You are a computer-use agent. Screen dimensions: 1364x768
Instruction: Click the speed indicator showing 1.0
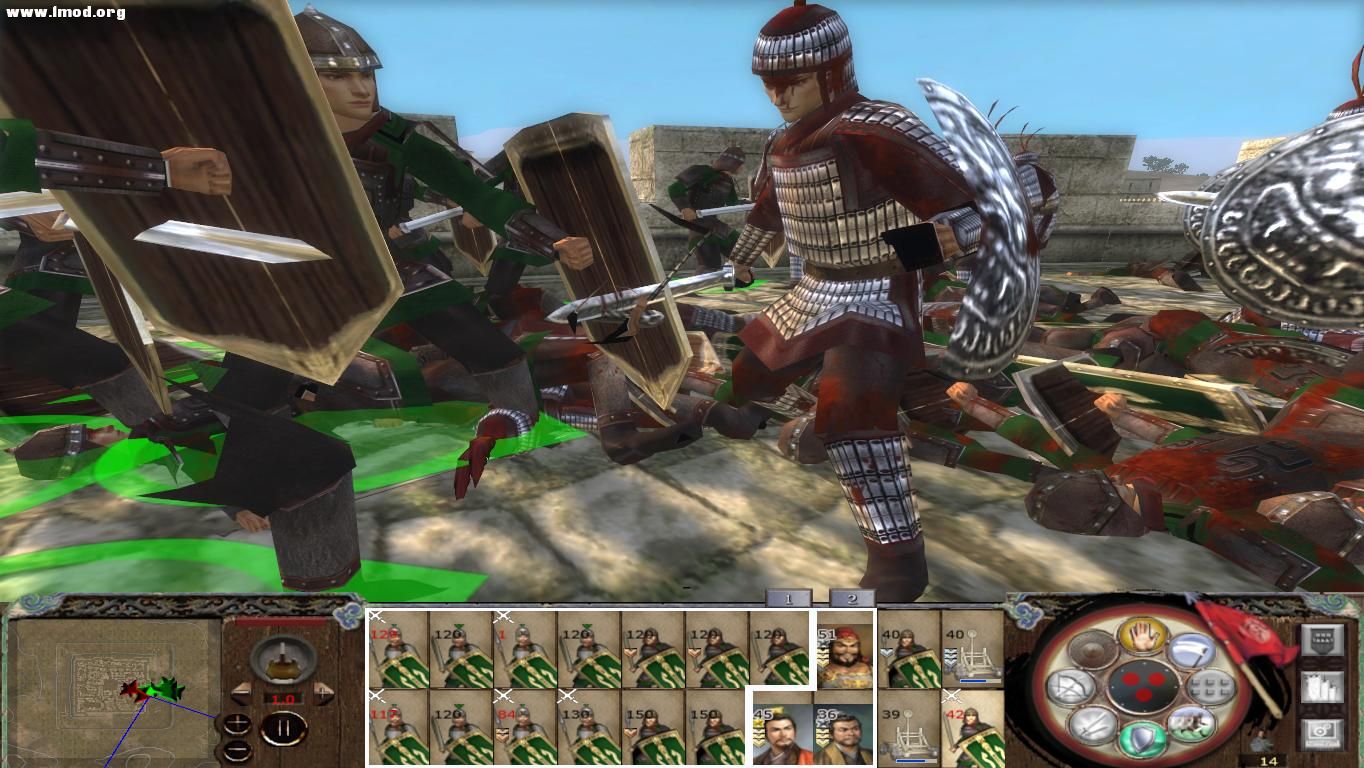(x=283, y=698)
